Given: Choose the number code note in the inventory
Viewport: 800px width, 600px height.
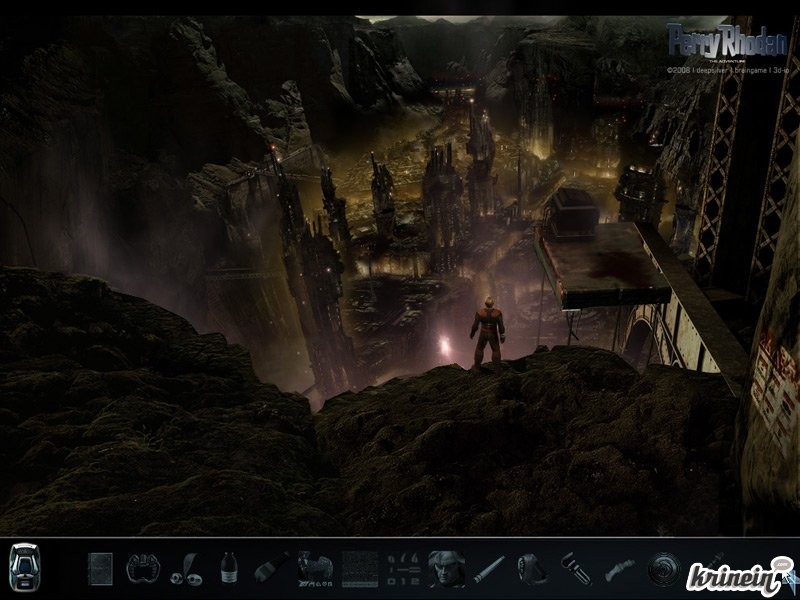Looking at the screenshot, I should pos(402,568).
